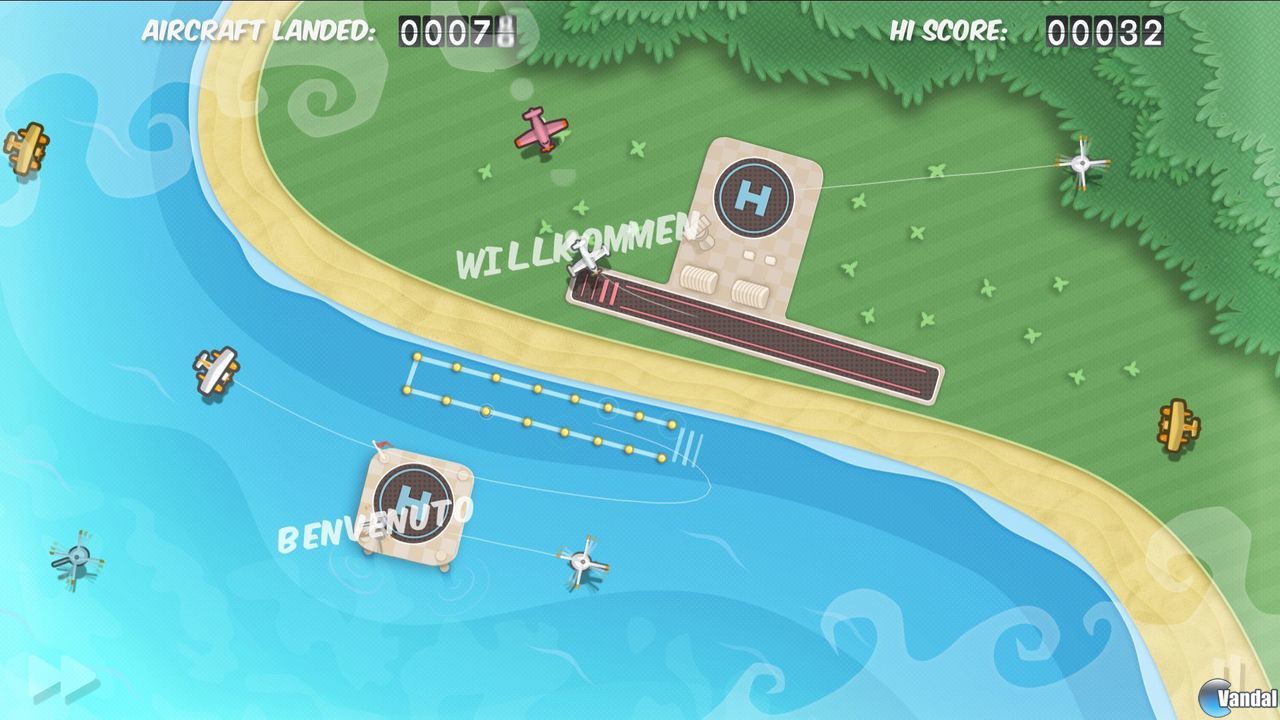Click the white helicopter in the trees
Screen dimensions: 1280x720
[x=1081, y=162]
